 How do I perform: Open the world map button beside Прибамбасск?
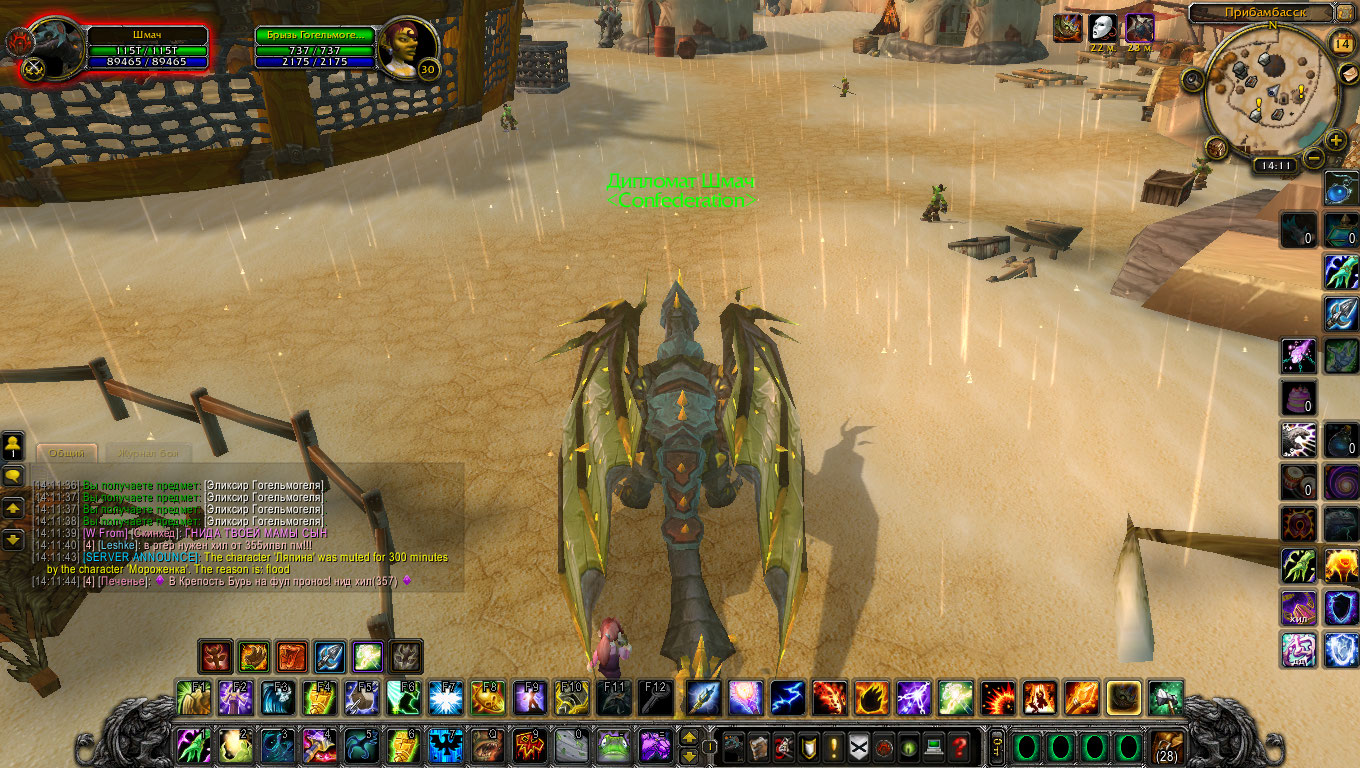pos(1346,13)
